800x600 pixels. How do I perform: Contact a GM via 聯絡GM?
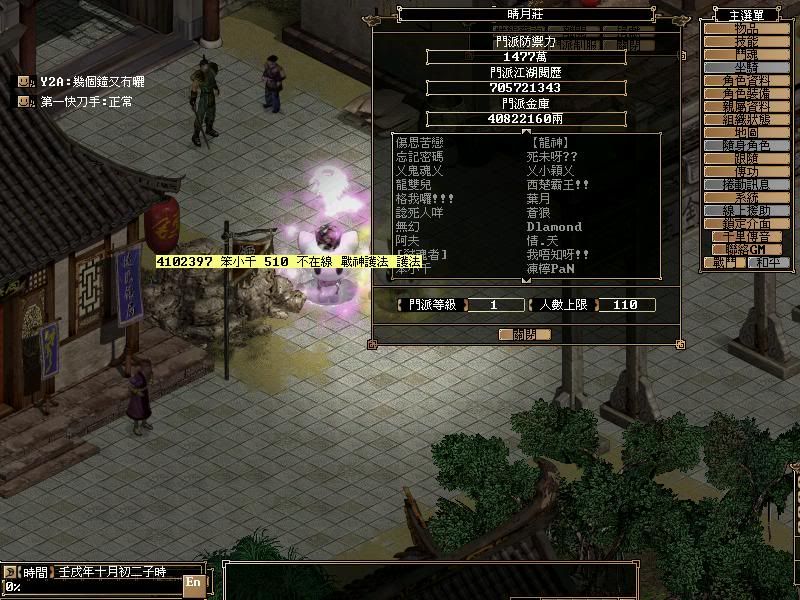pos(747,249)
